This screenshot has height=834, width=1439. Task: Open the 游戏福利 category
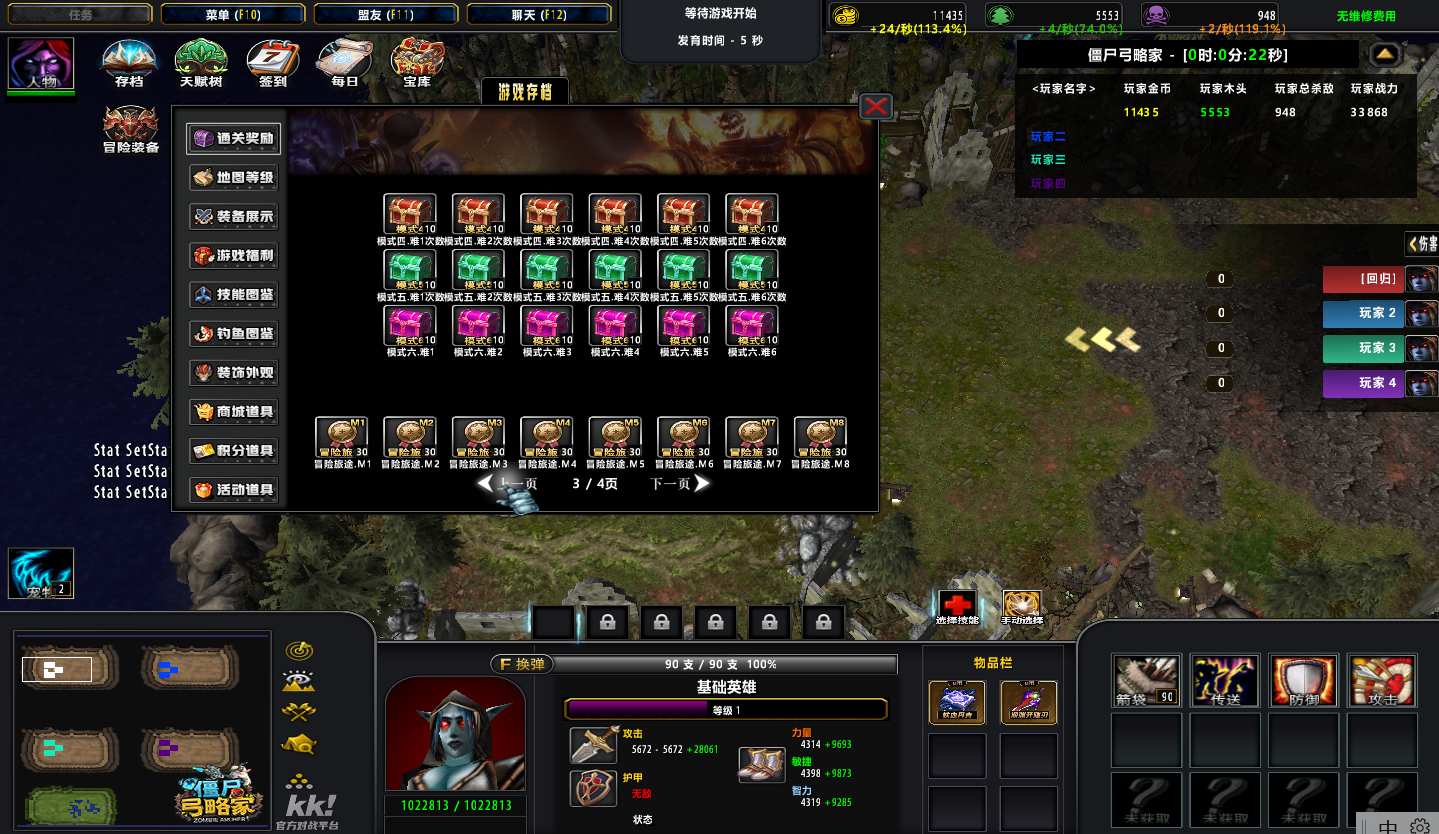click(233, 256)
